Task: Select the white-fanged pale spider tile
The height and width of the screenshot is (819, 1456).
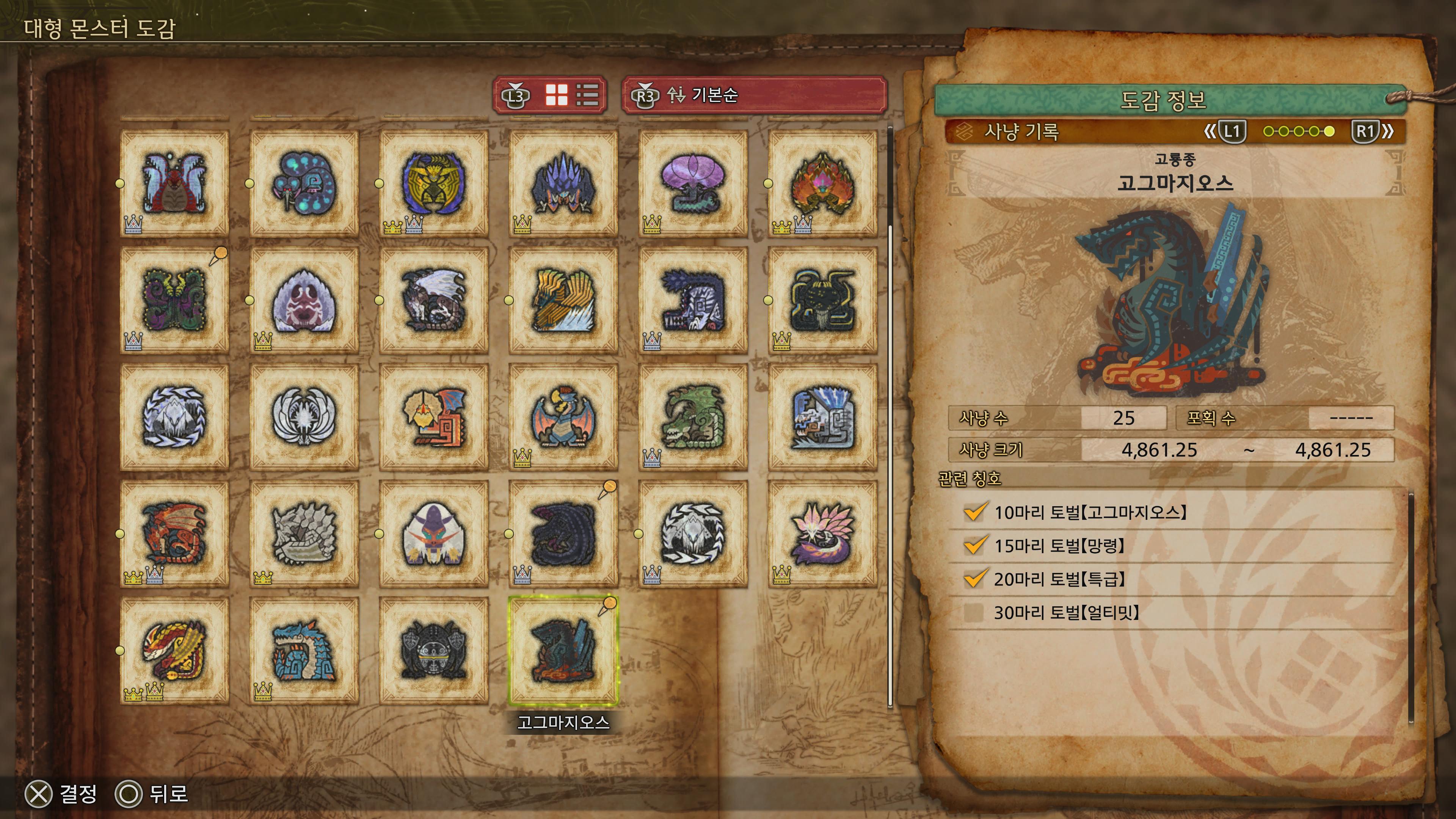Action: (304, 300)
